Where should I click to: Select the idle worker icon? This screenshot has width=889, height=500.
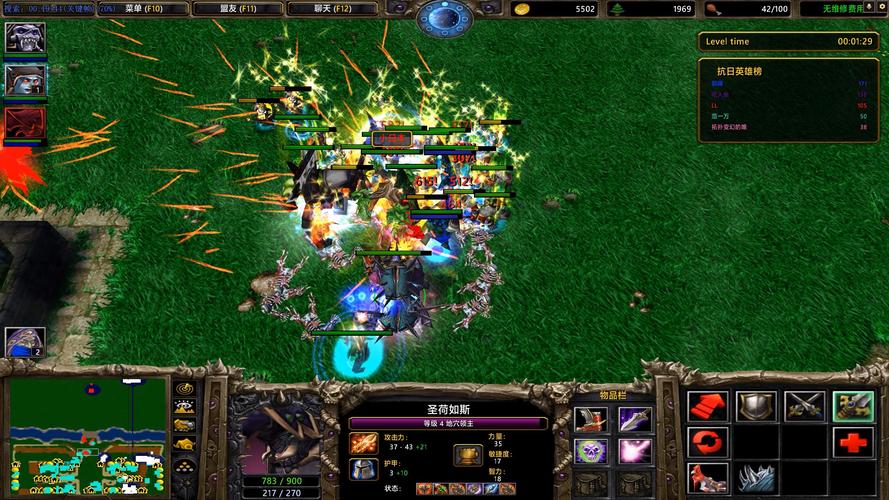pyautogui.click(x=24, y=343)
